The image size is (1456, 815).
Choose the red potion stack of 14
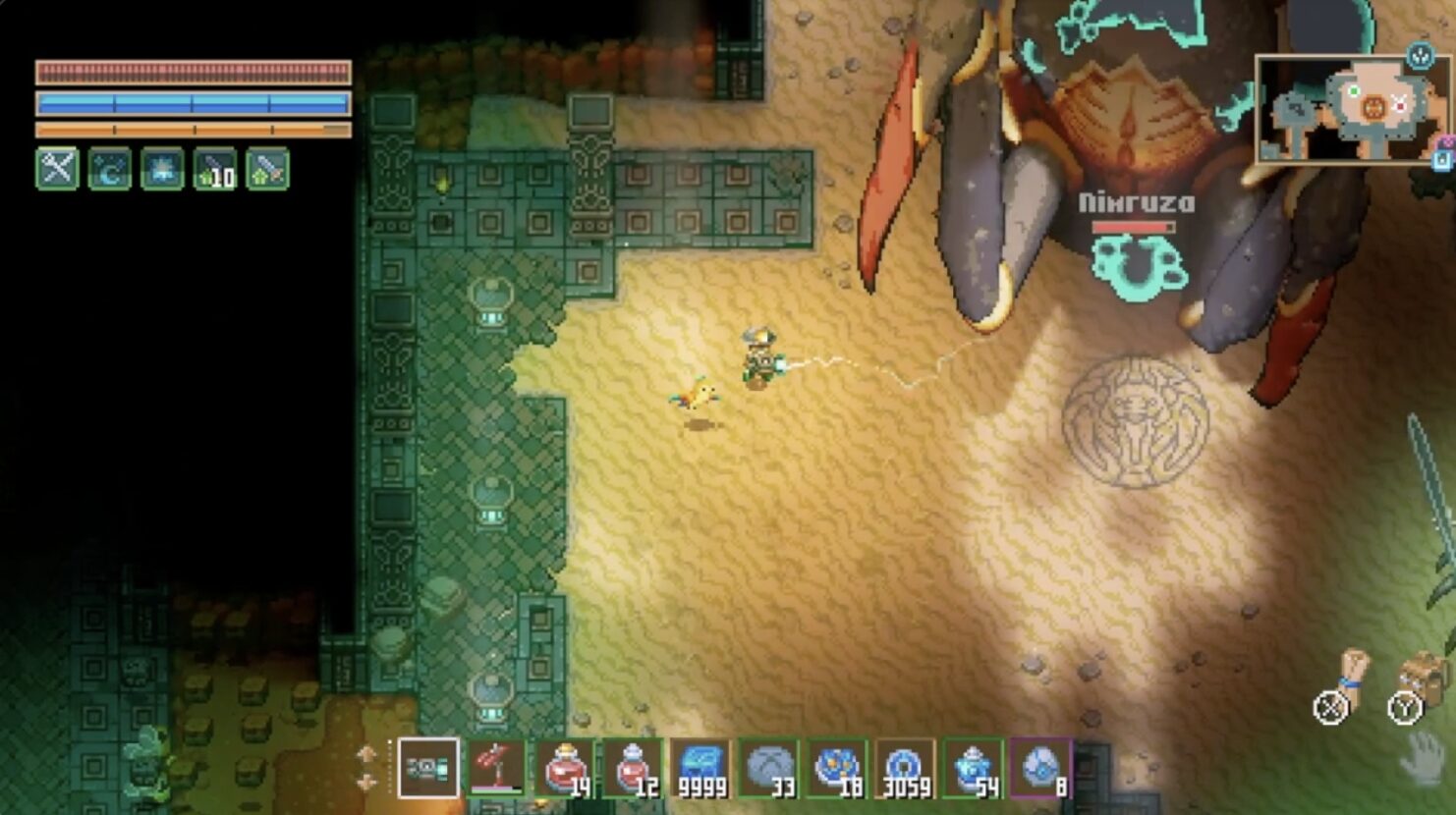(566, 768)
